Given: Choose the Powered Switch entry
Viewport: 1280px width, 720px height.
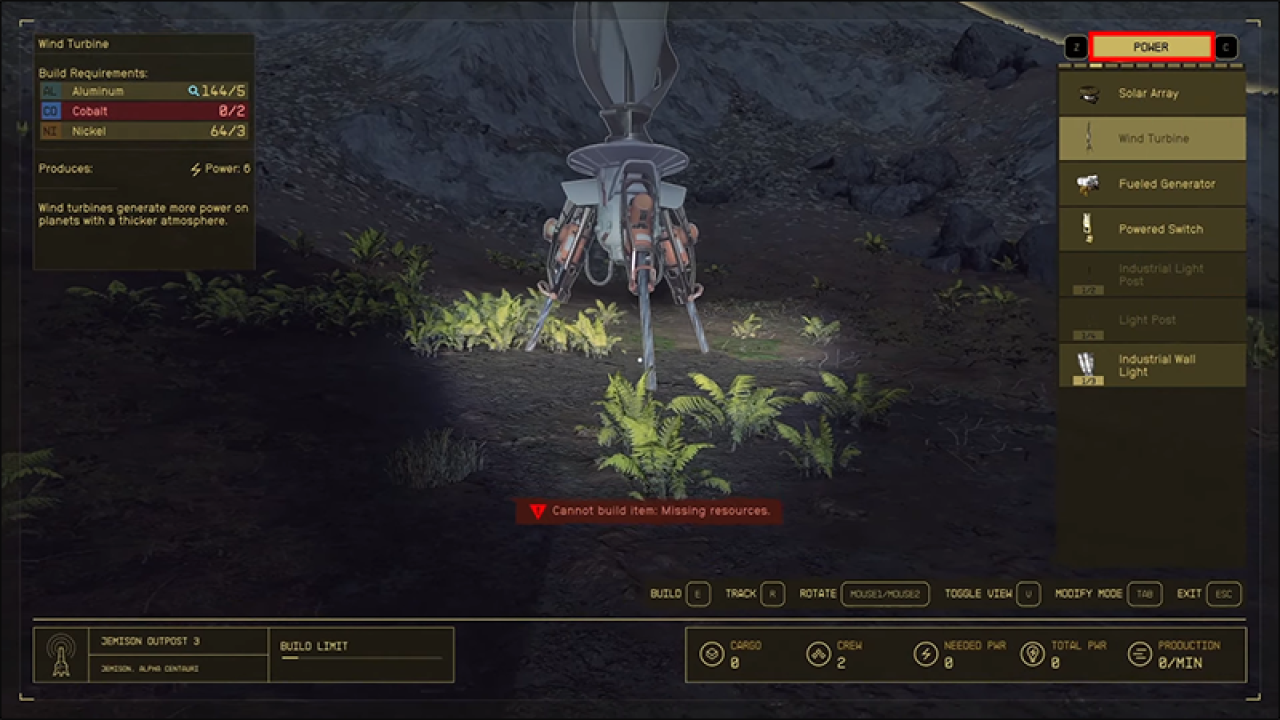Looking at the screenshot, I should (x=1152, y=229).
